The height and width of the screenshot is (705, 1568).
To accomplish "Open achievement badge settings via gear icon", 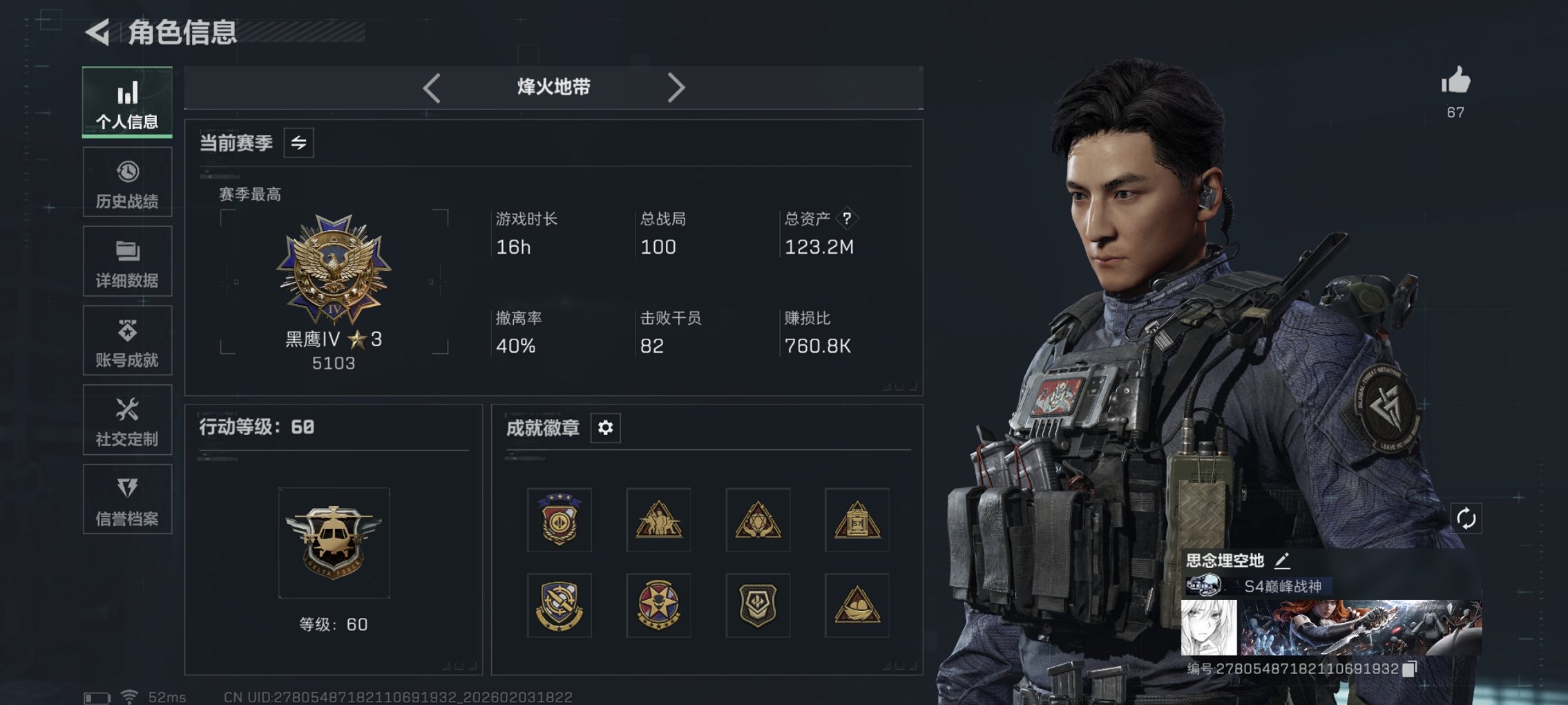I will click(606, 429).
